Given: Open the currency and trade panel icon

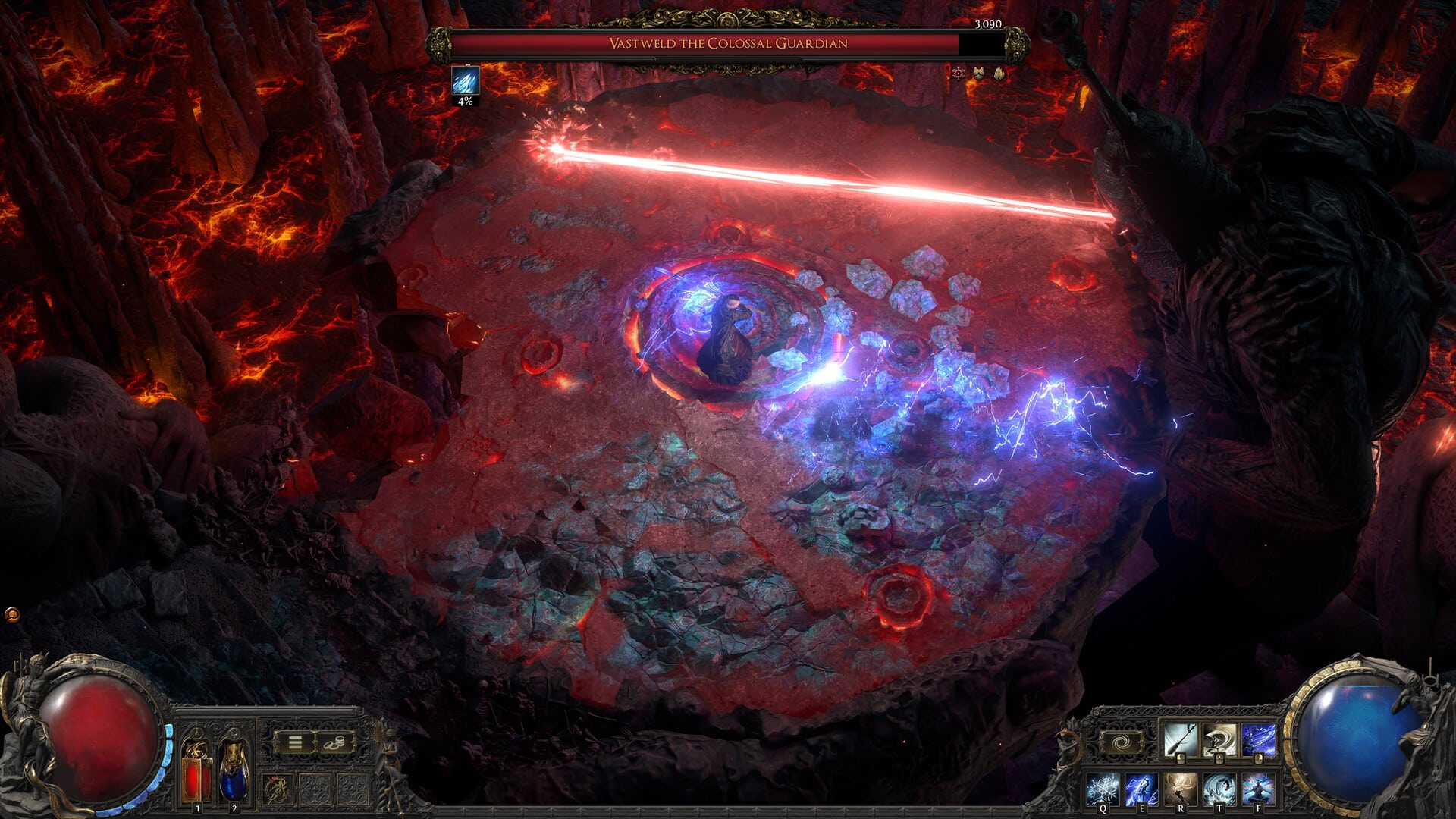Looking at the screenshot, I should tap(334, 743).
